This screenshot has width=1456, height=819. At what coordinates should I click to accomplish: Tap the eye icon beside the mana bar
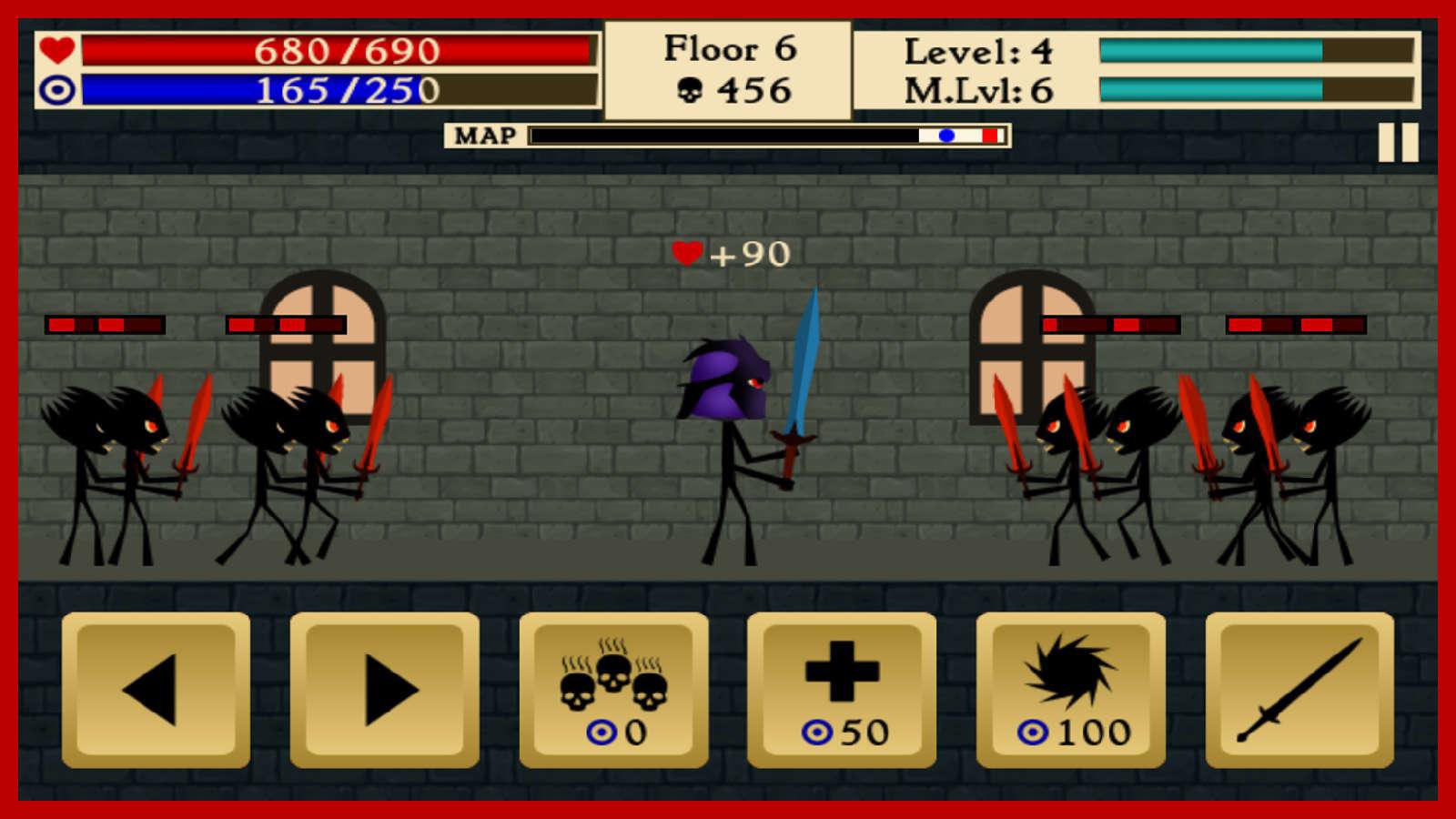(56, 91)
